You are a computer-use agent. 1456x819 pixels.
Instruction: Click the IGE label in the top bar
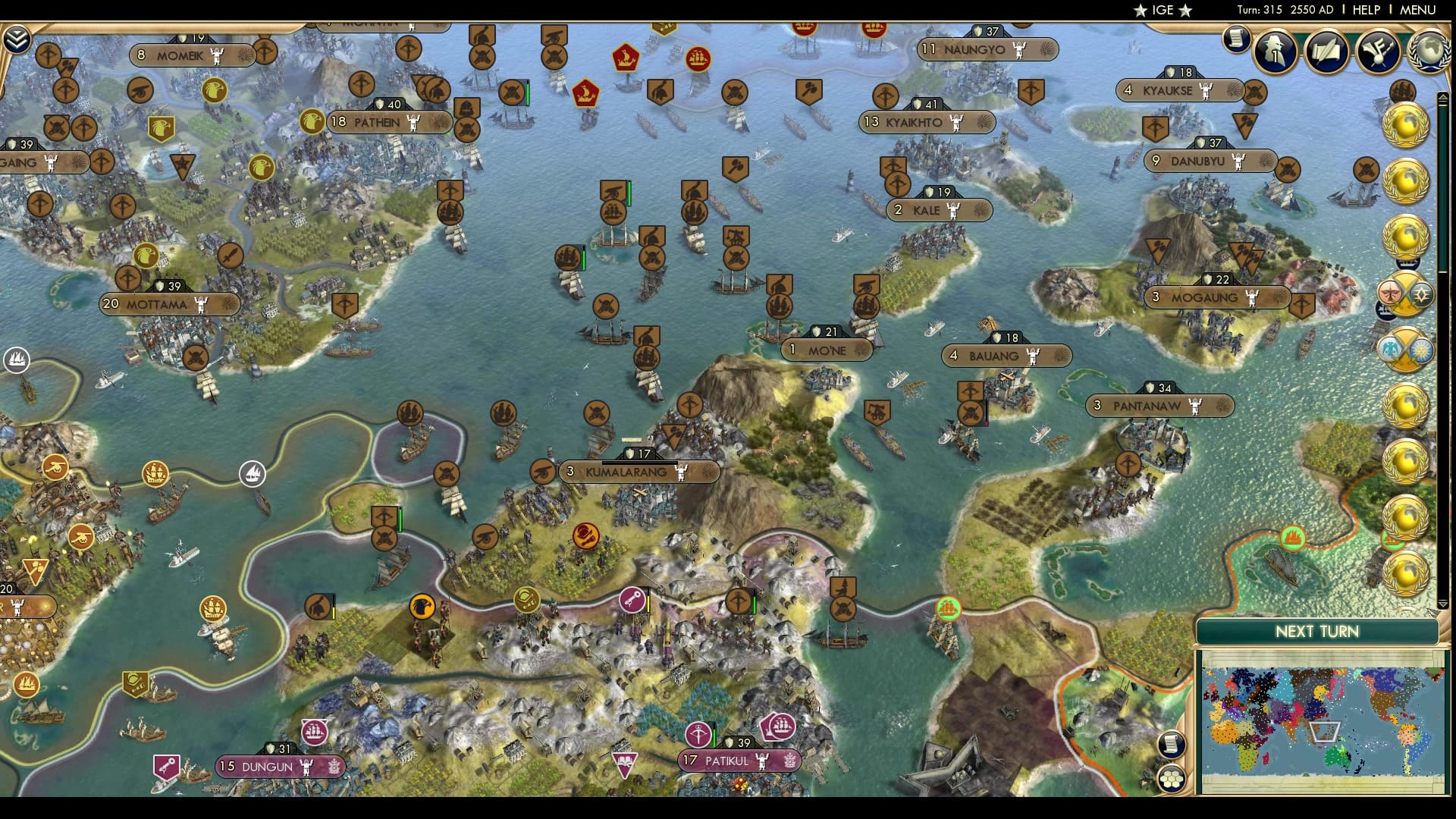tap(1165, 11)
